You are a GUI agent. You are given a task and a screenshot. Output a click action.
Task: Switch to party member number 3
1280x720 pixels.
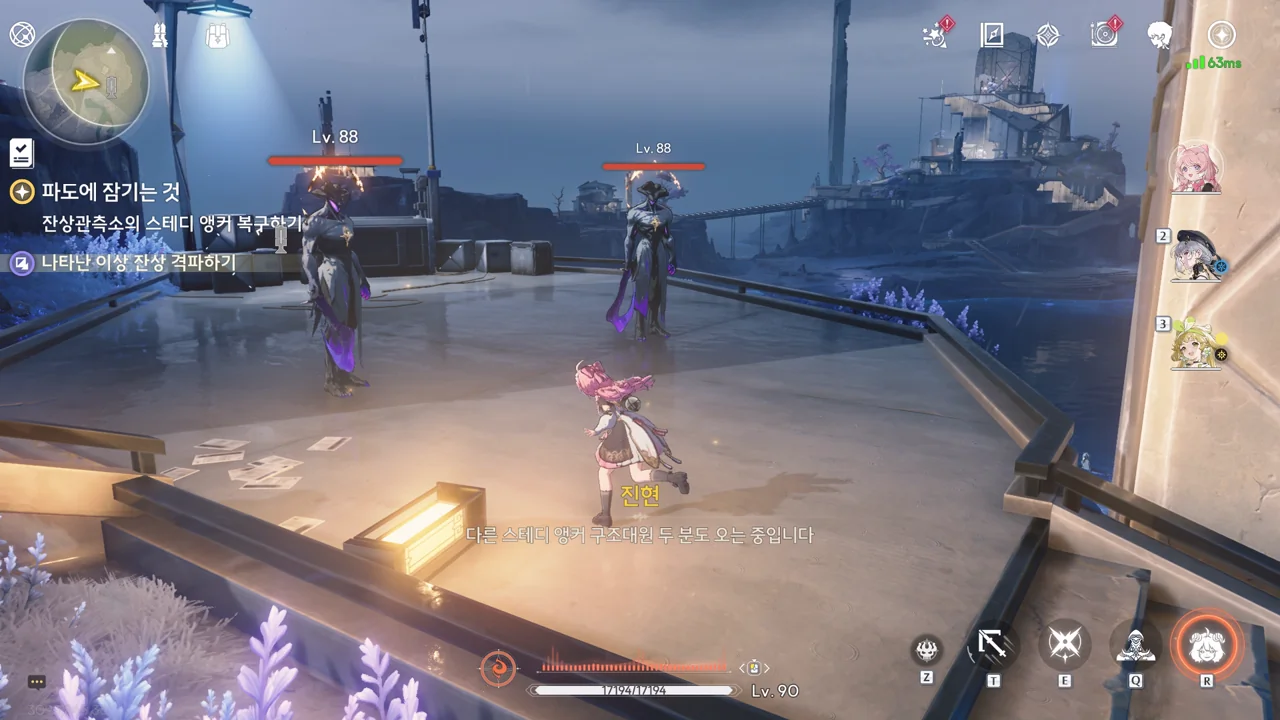coord(1198,344)
